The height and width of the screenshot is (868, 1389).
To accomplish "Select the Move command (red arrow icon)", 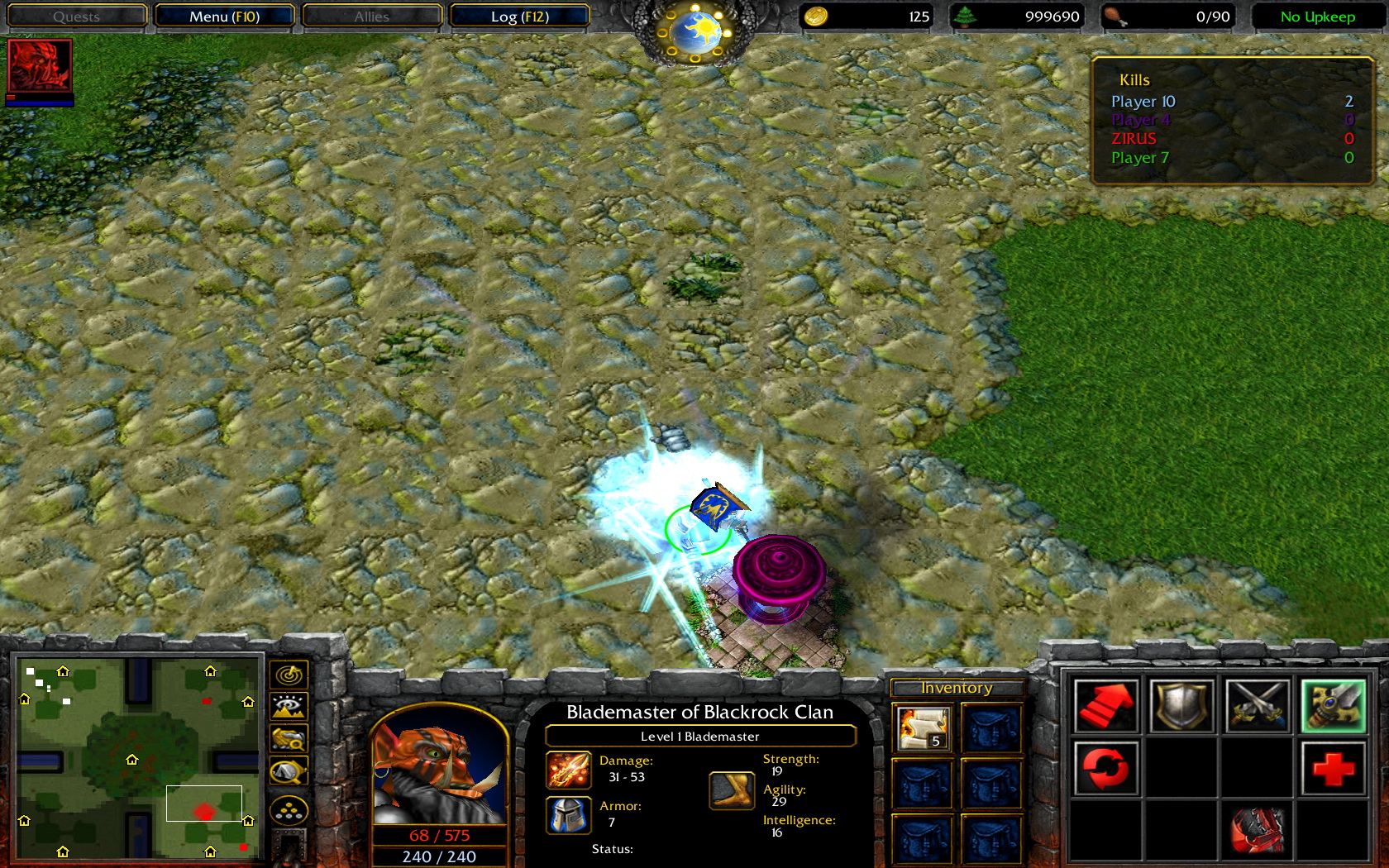I will 1107,708.
